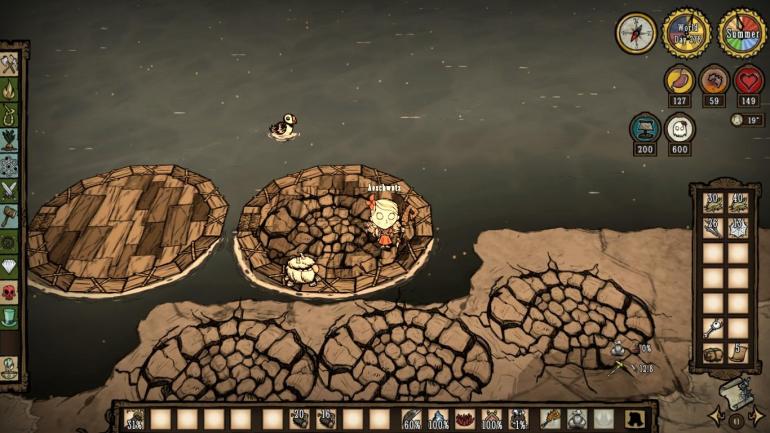This screenshot has width=770, height=433.
Task: Select the inventory item at 31% durability
Action: [x=134, y=419]
